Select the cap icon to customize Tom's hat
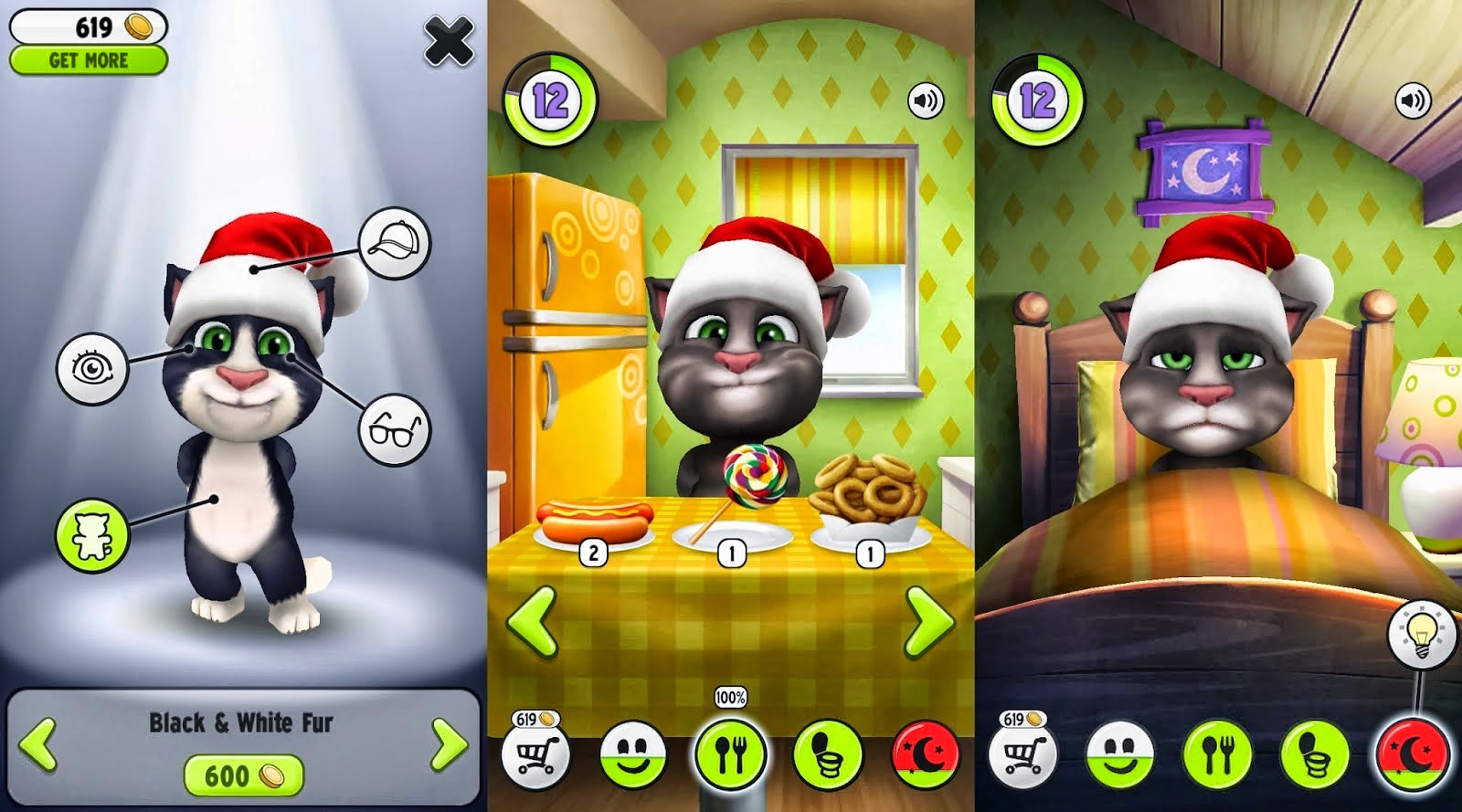 coord(393,242)
